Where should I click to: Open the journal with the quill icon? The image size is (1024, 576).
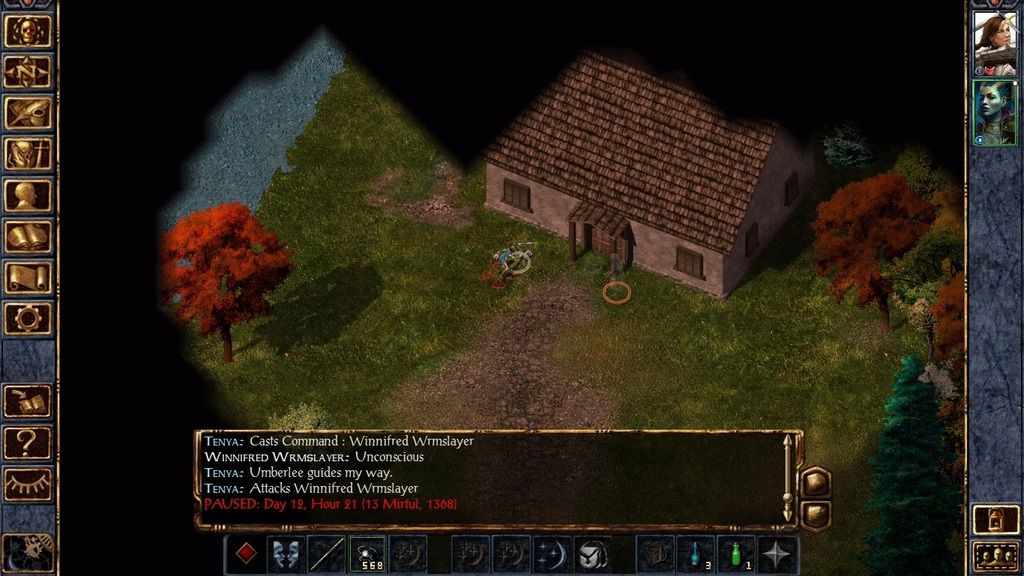pyautogui.click(x=28, y=113)
